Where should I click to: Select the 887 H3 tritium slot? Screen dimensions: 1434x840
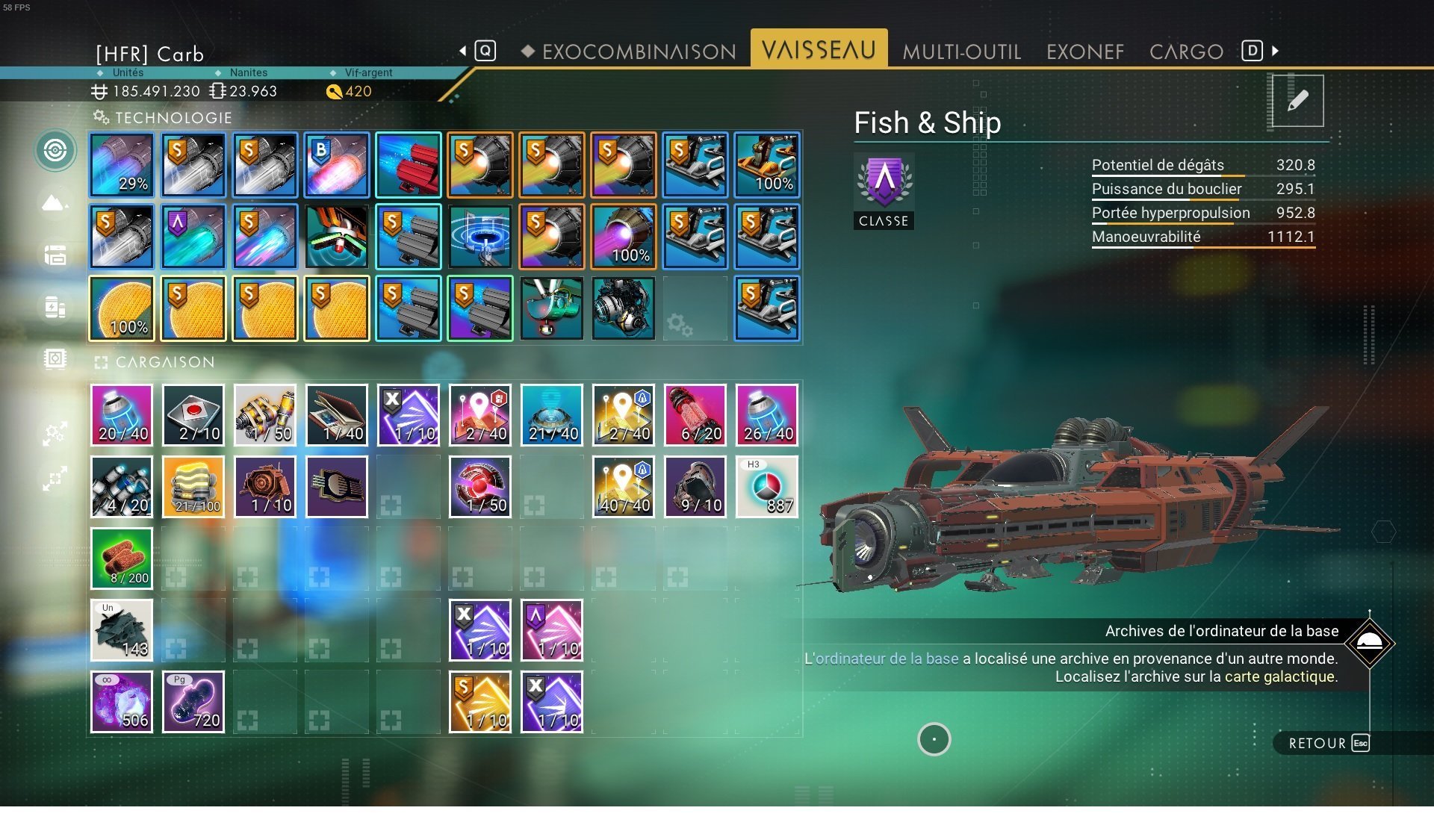(x=767, y=487)
